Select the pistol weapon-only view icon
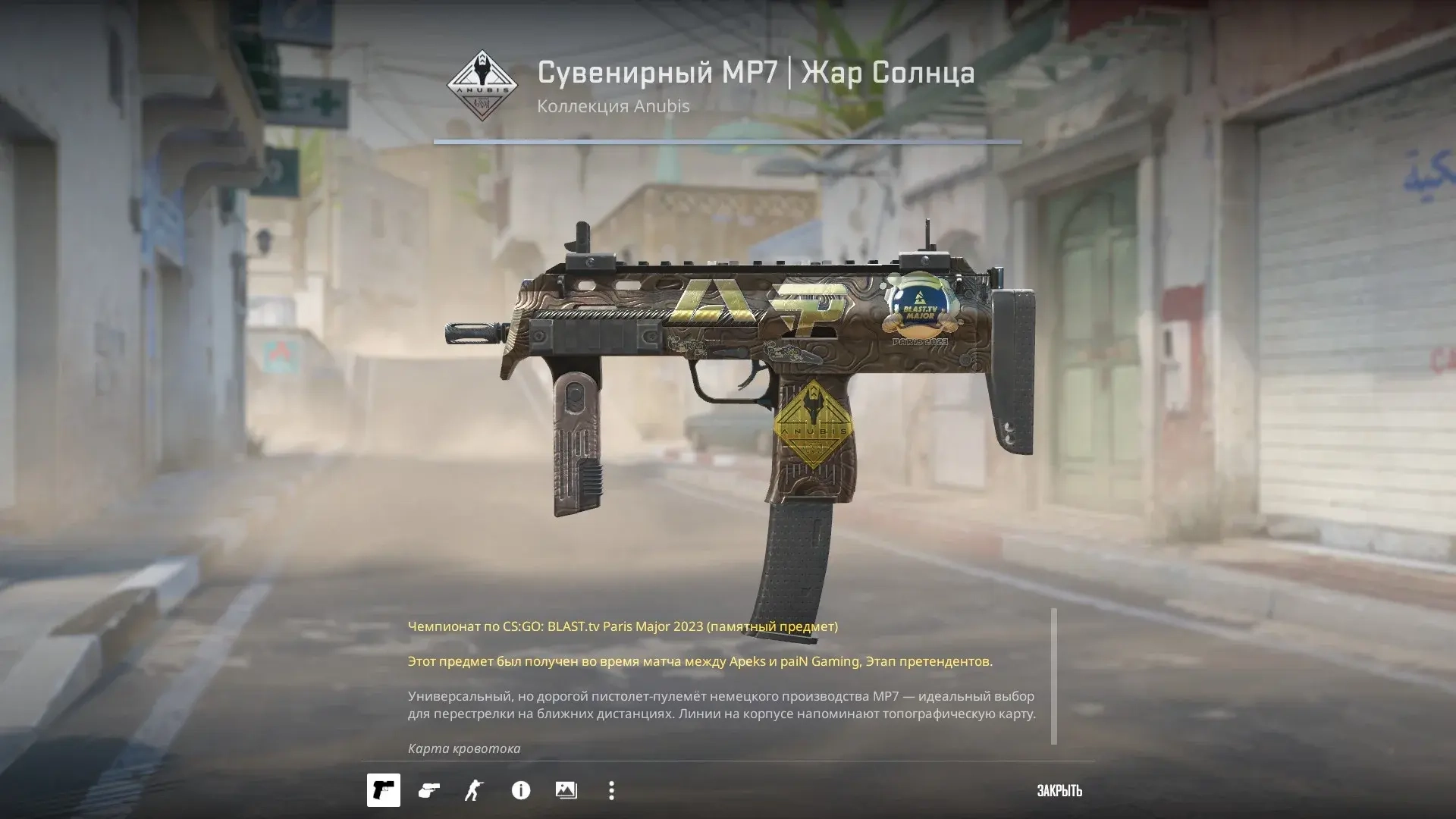The width and height of the screenshot is (1456, 819). click(384, 790)
